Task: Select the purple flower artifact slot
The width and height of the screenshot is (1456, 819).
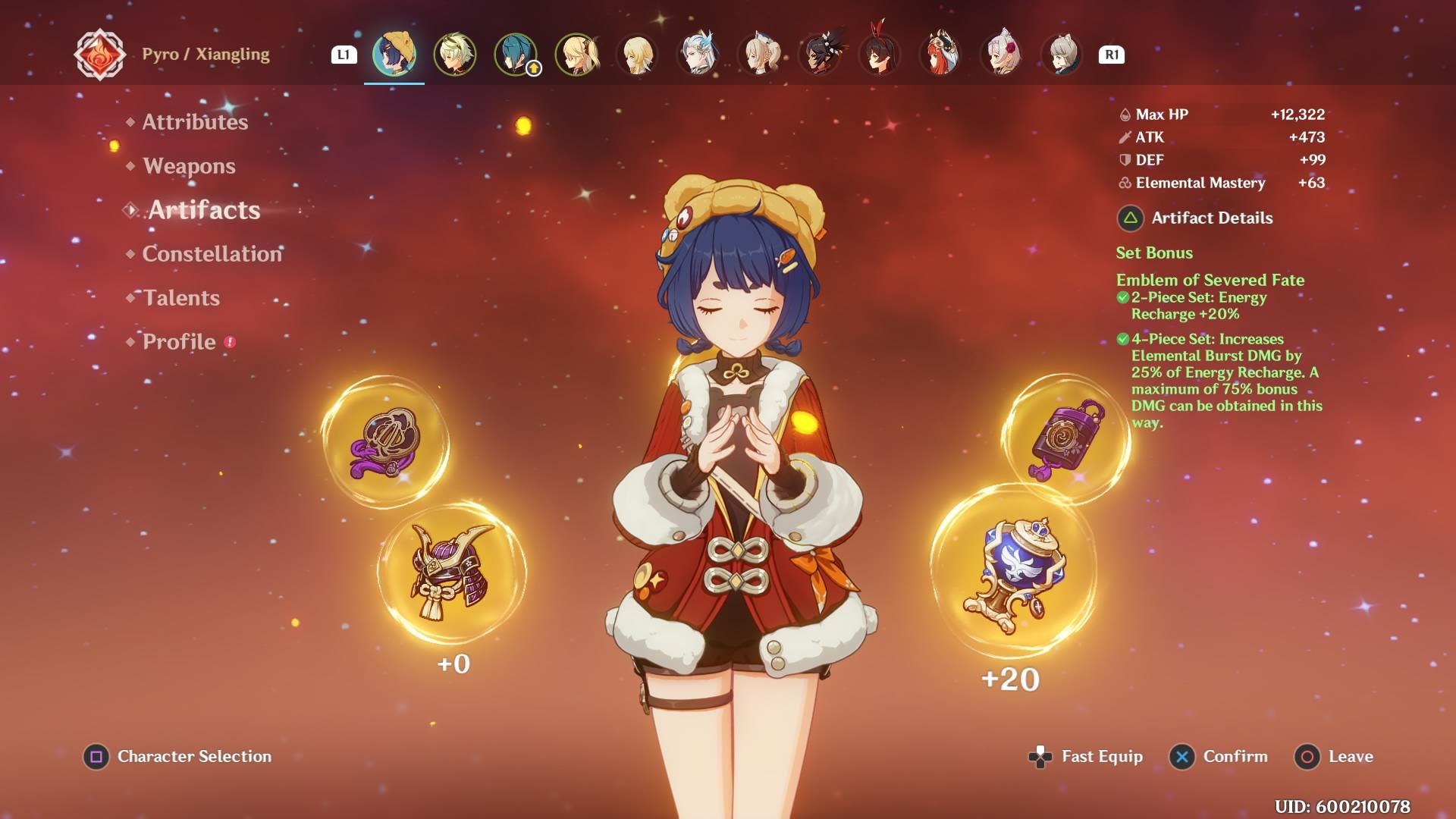Action: point(385,442)
